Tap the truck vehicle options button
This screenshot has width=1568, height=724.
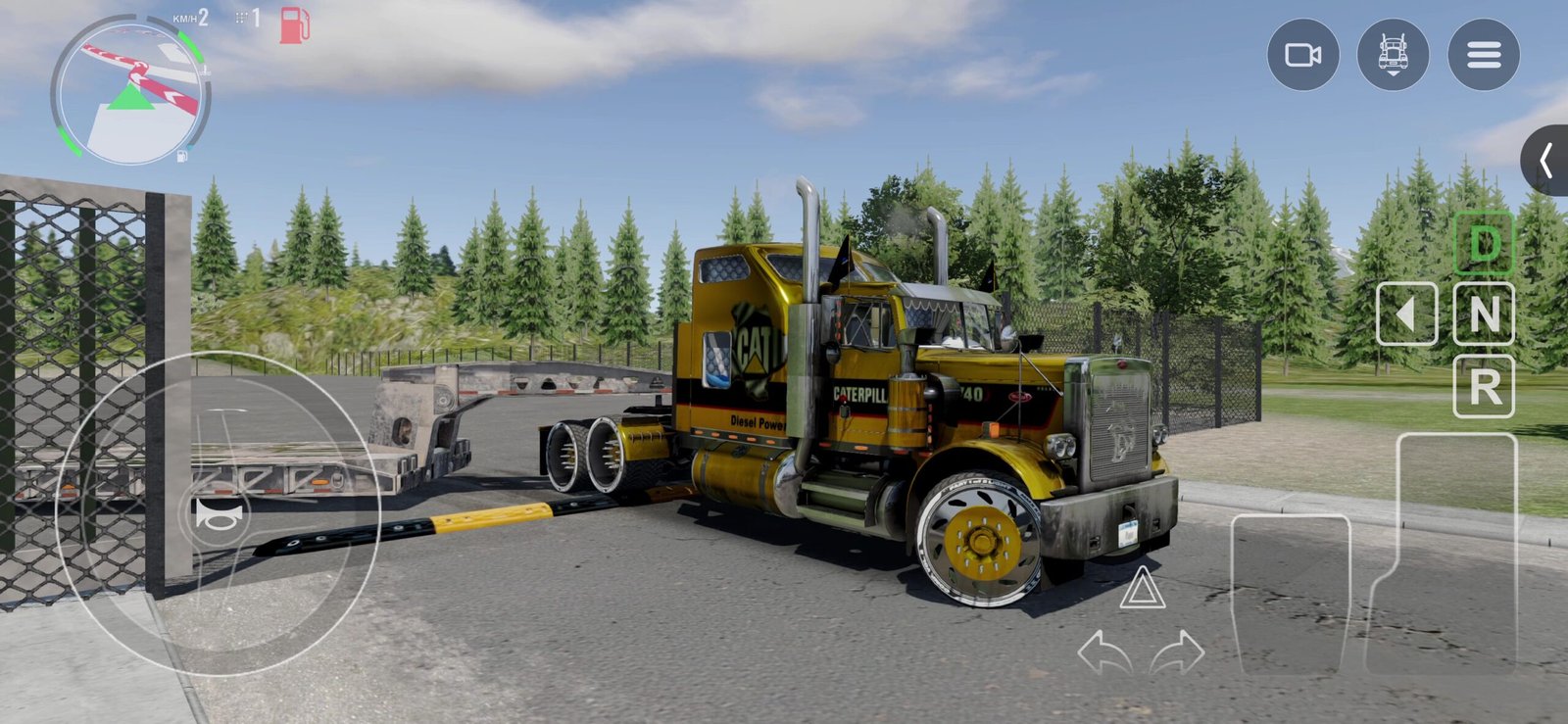pos(1393,55)
